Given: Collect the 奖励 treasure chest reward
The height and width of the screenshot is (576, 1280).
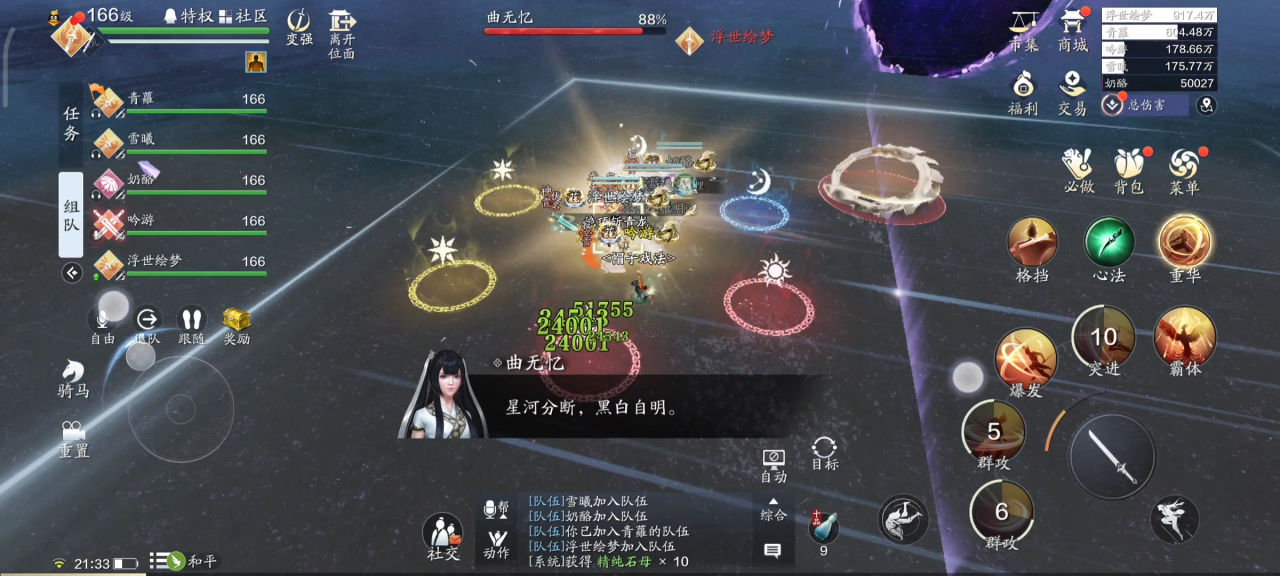Looking at the screenshot, I should pos(236,323).
